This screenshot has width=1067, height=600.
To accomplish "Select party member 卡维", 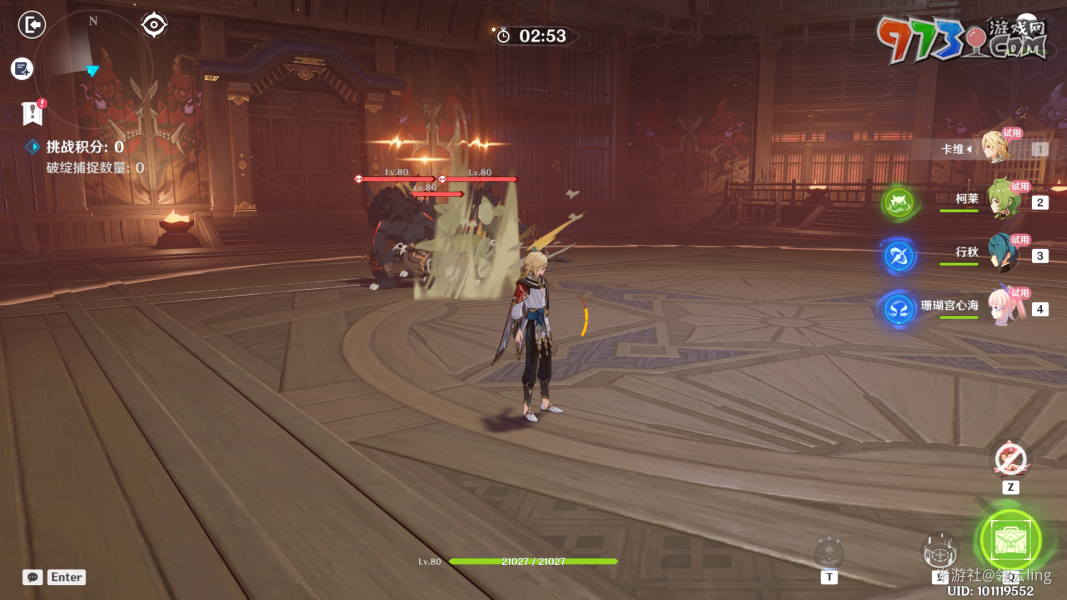I will coord(998,148).
